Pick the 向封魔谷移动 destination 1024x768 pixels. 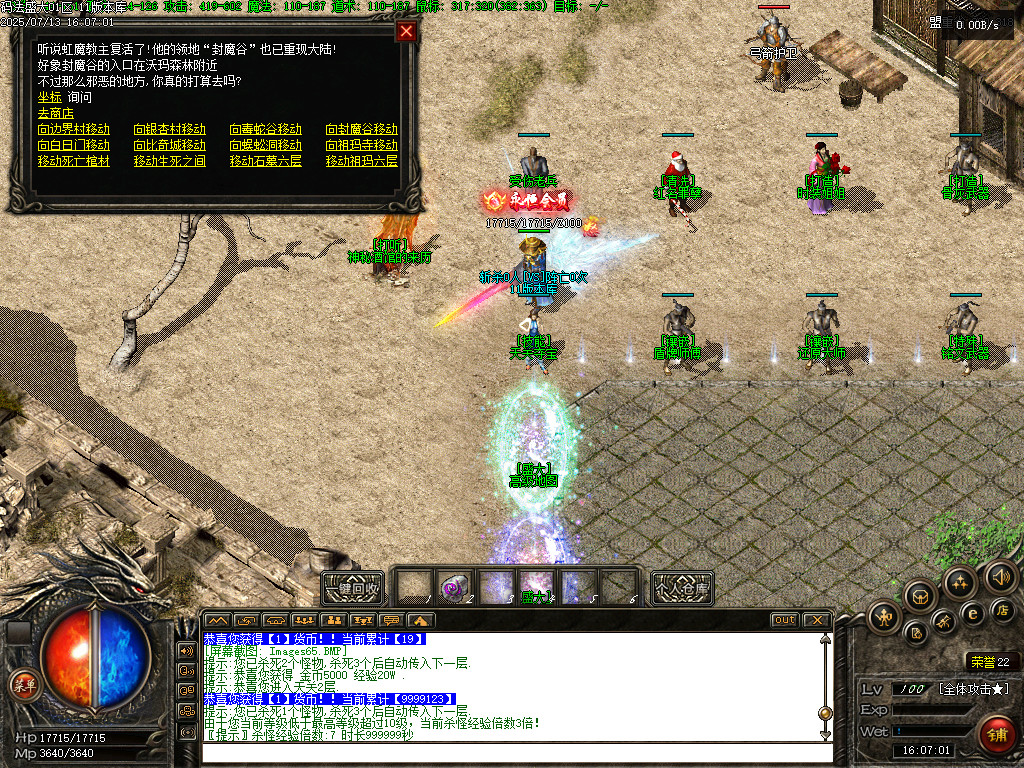[362, 129]
